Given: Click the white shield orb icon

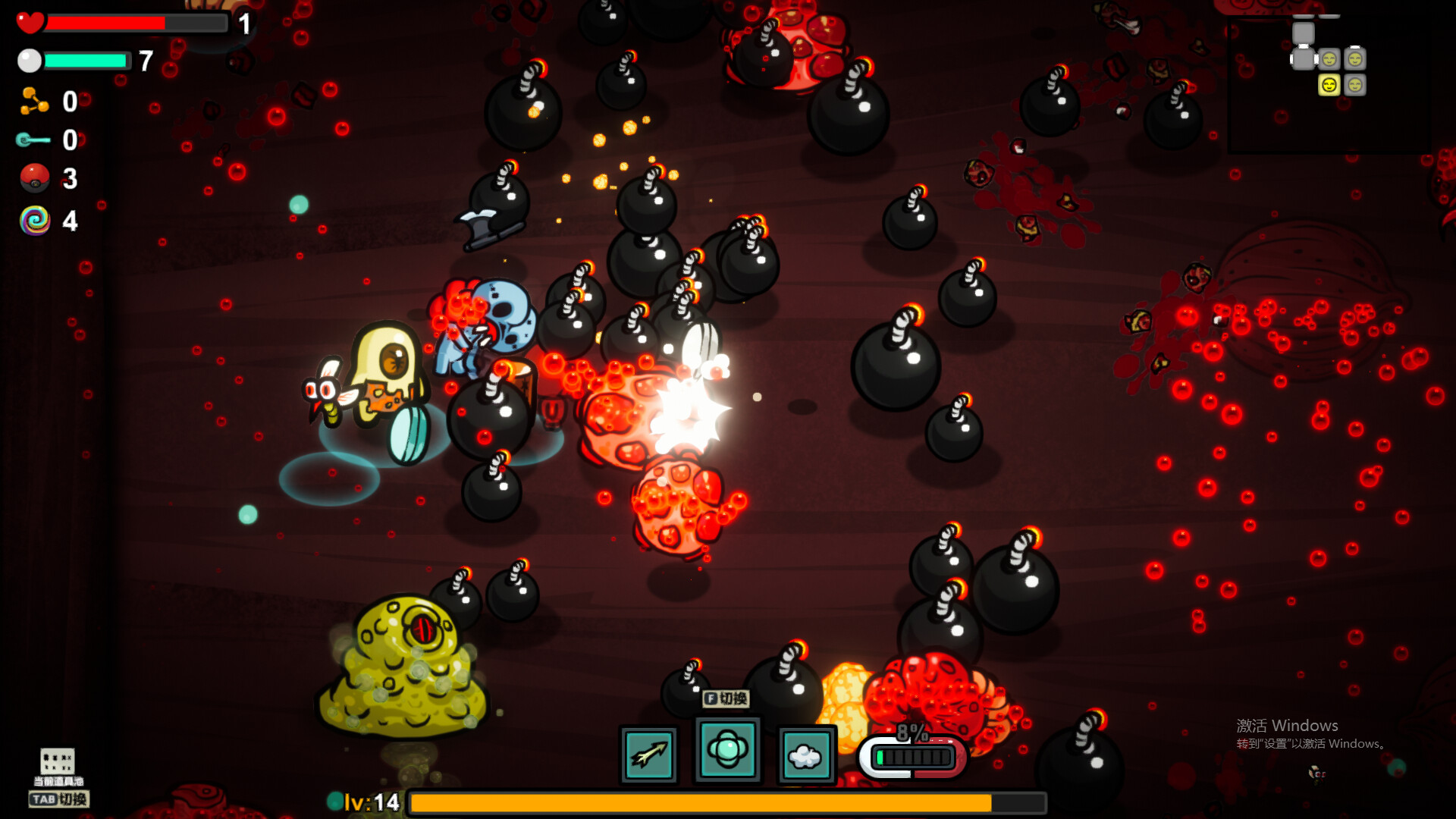Looking at the screenshot, I should (29, 61).
